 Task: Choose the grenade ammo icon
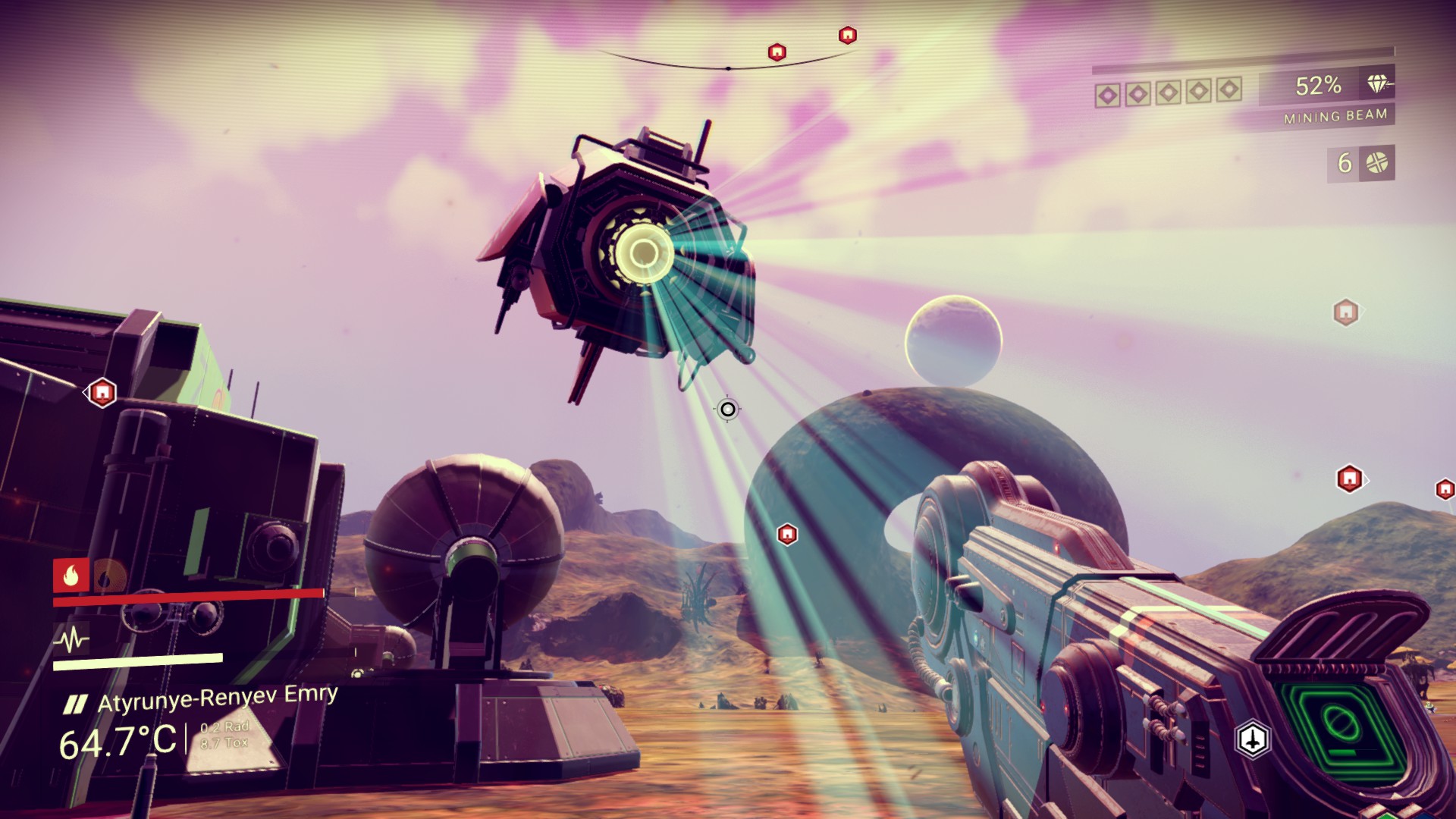(1376, 163)
